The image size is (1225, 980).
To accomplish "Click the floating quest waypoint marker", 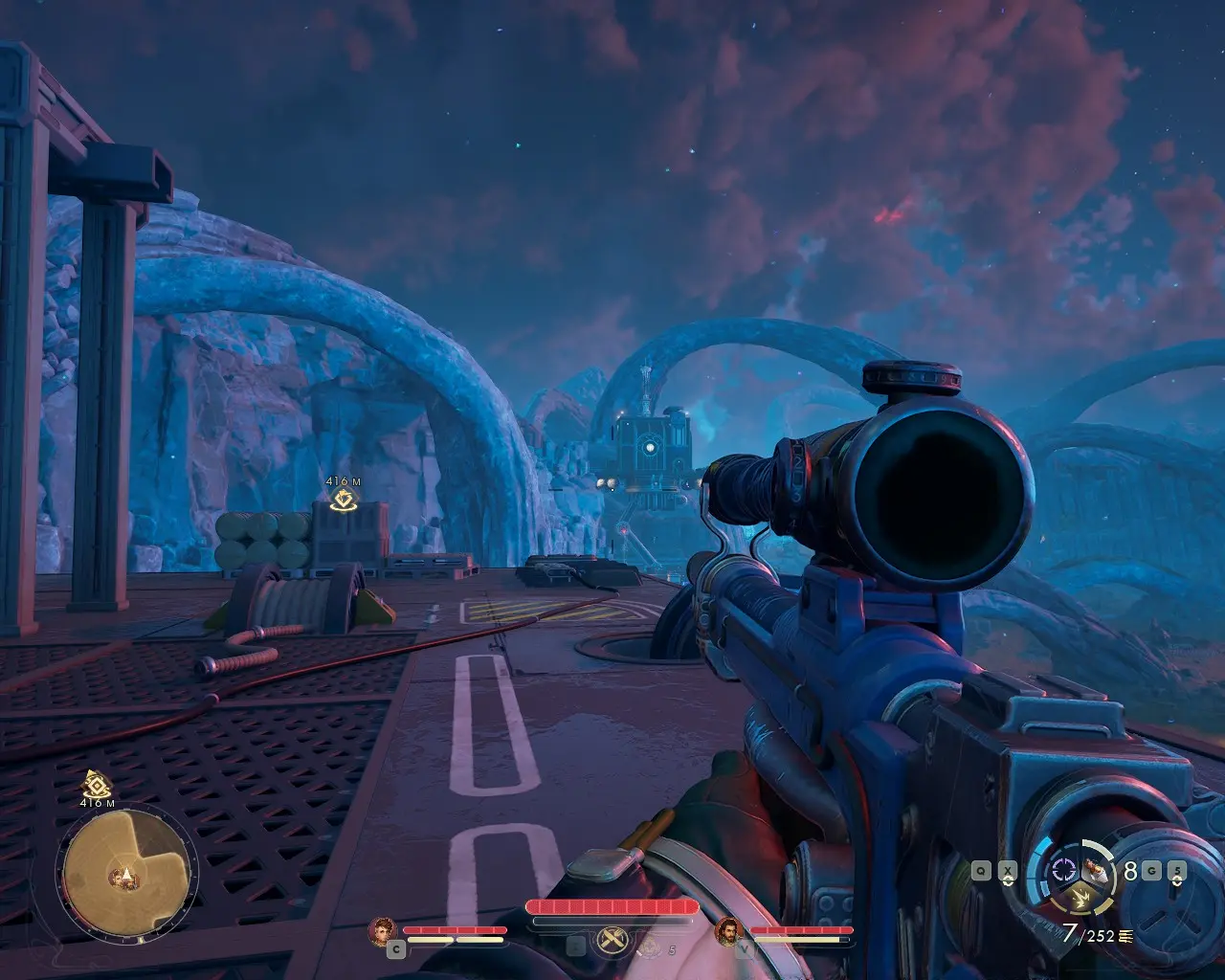I will 343,498.
